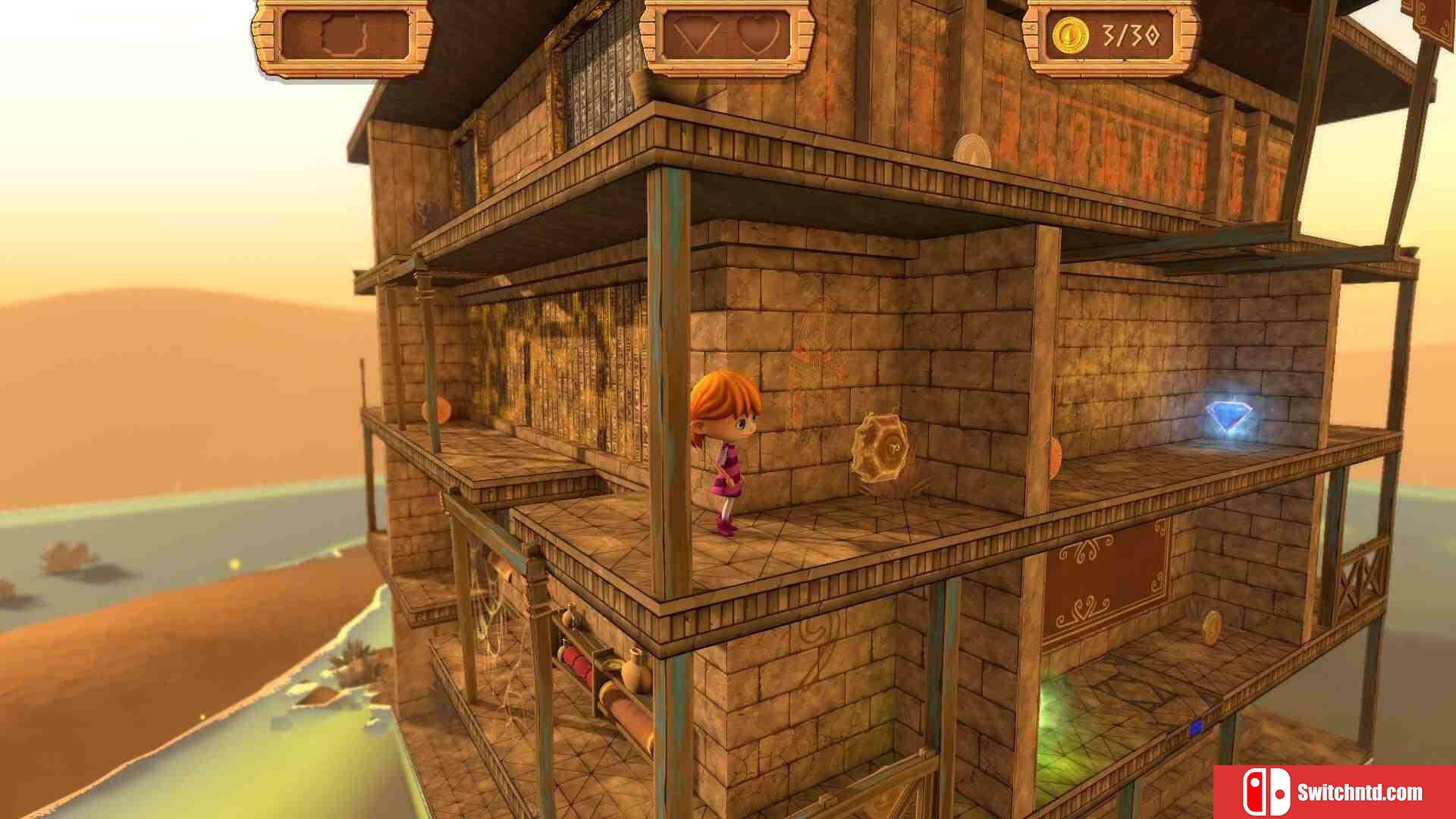Select the tablet fragment tracker panel
This screenshot has width=1456, height=819.
[343, 36]
